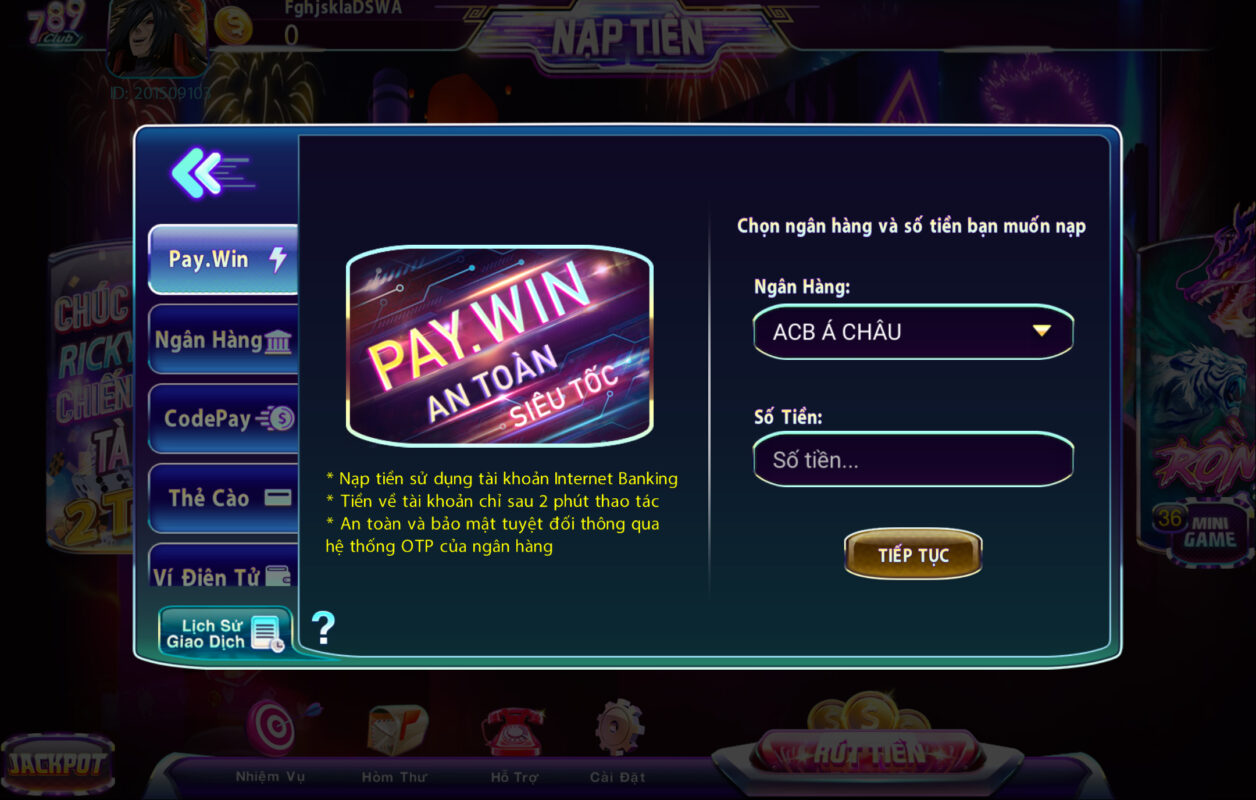Expand the ACB Á CHÂU bank dropdown
This screenshot has width=1256, height=800.
(x=912, y=332)
